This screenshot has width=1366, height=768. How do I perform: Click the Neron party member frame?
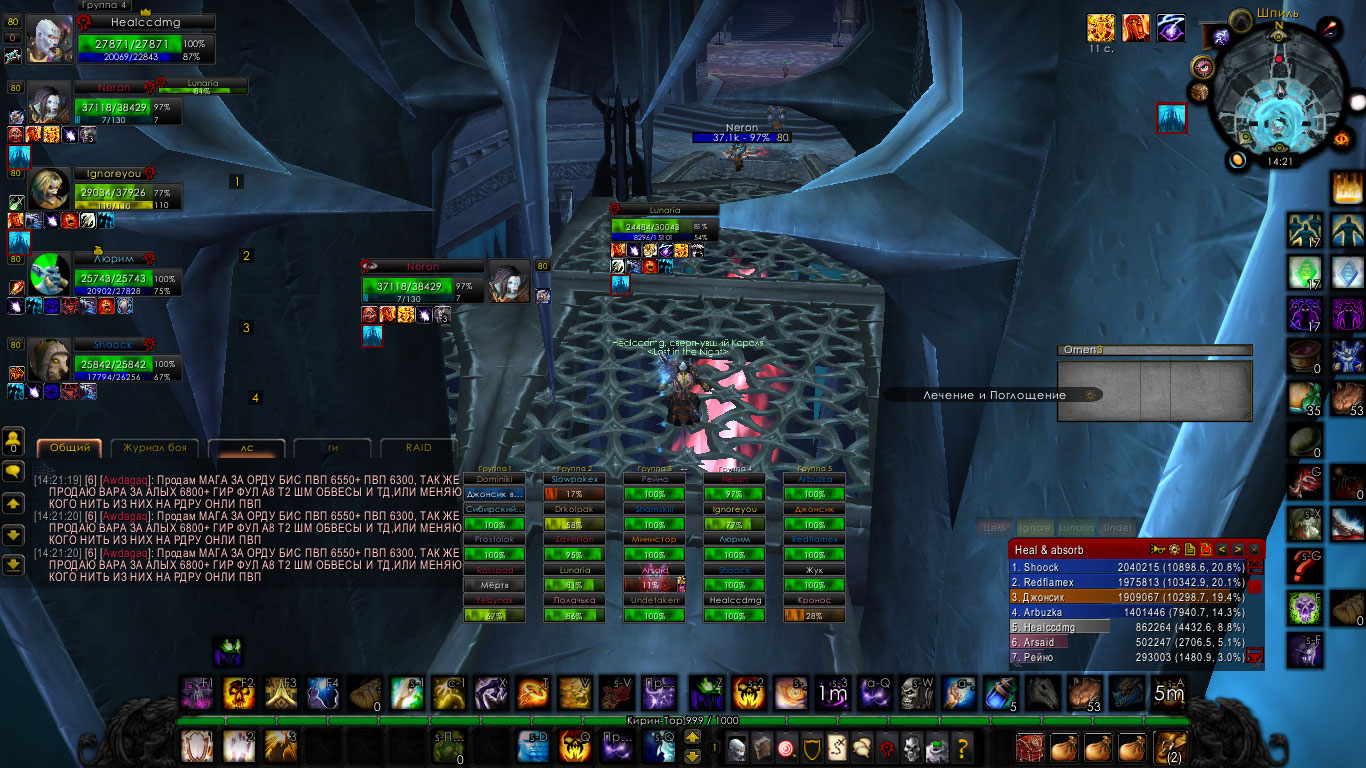click(x=128, y=106)
